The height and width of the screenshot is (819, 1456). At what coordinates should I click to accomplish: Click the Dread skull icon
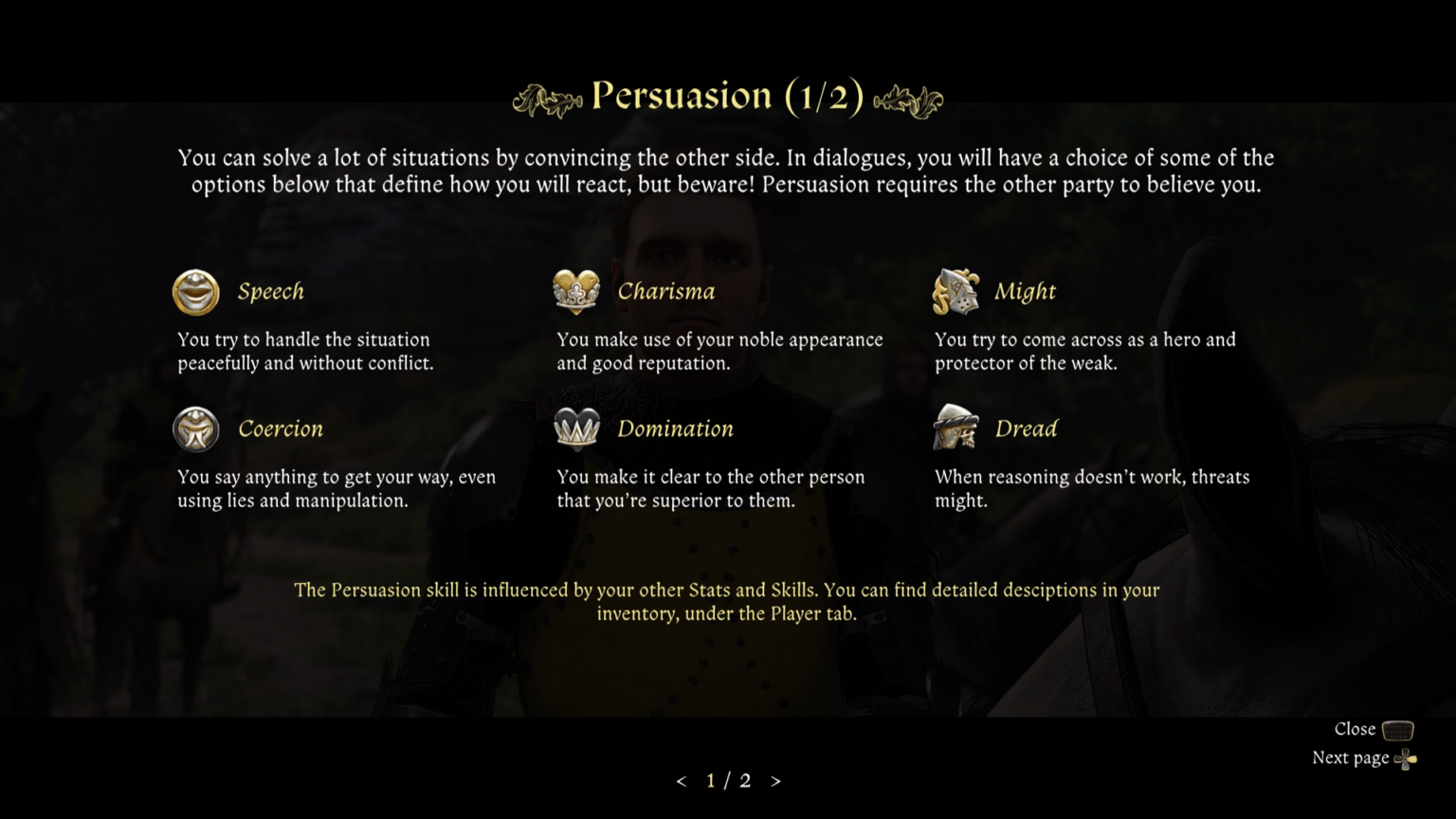click(955, 428)
